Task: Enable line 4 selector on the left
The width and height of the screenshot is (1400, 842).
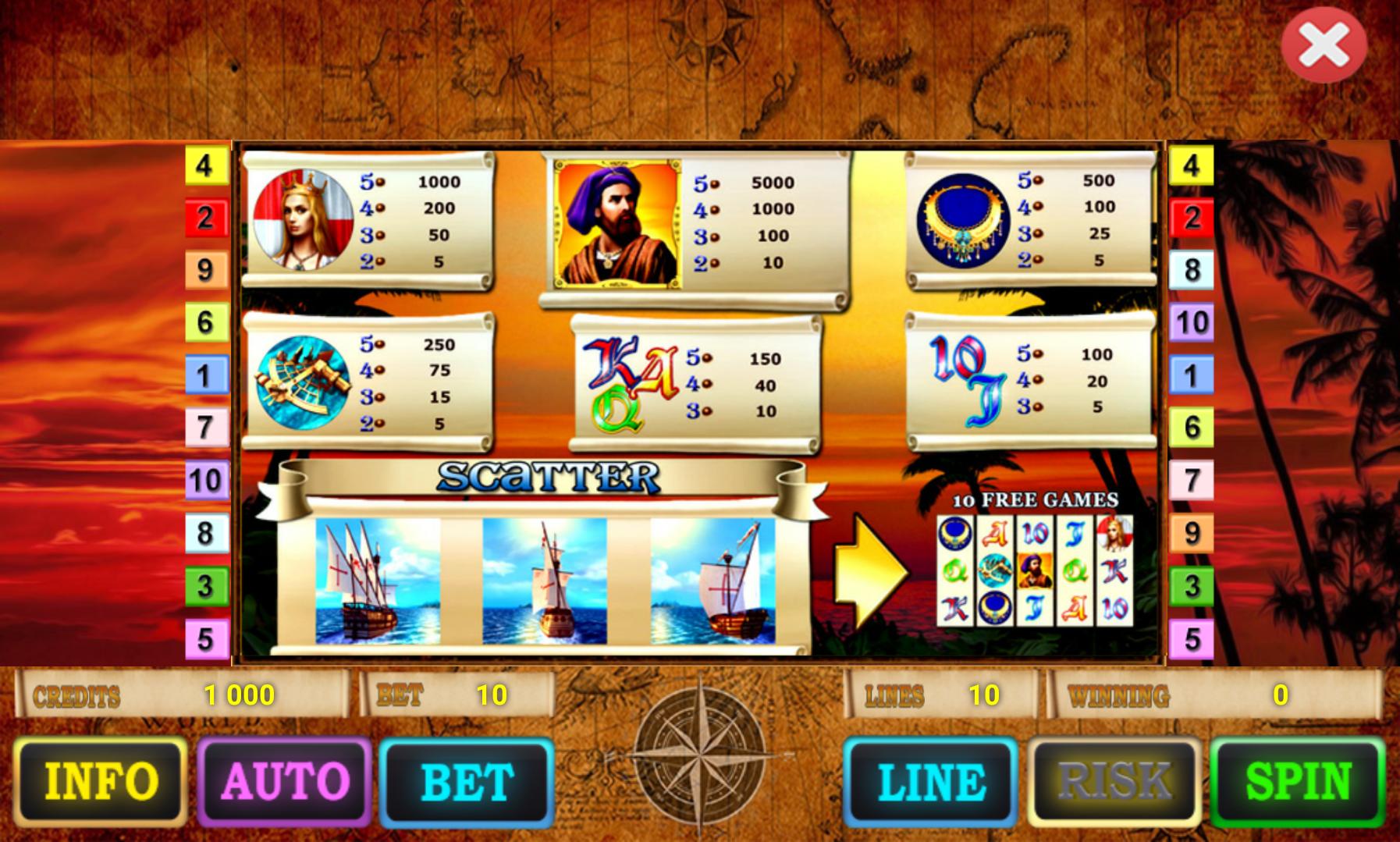Action: point(205,165)
